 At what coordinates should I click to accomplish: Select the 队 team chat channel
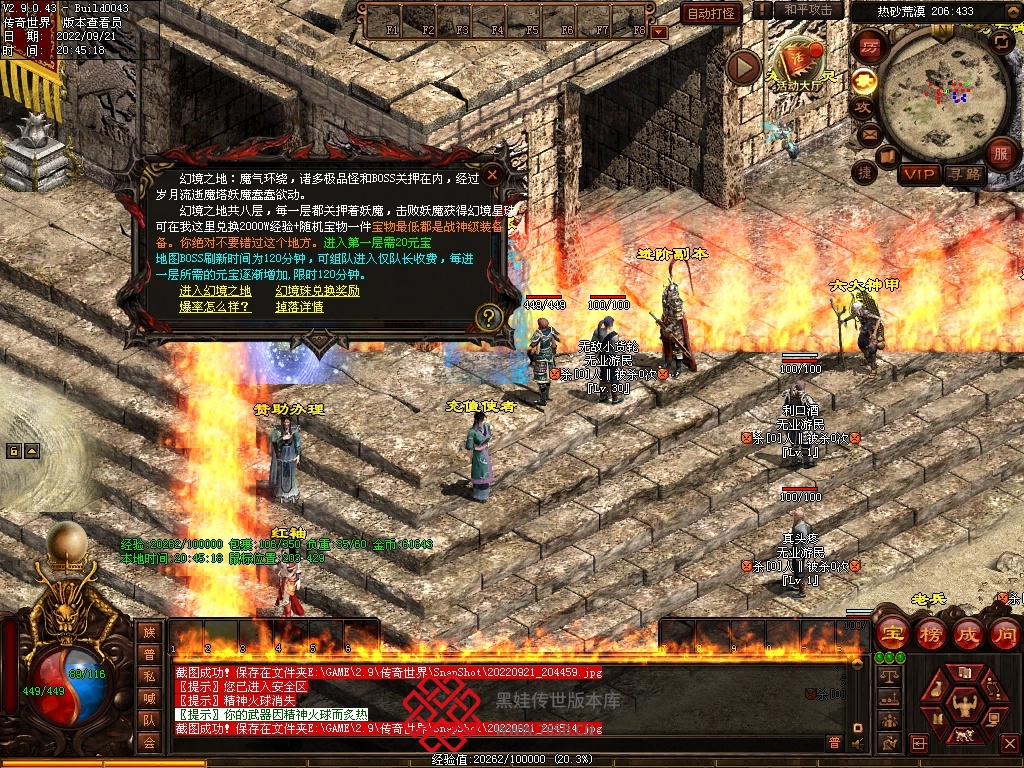point(149,720)
